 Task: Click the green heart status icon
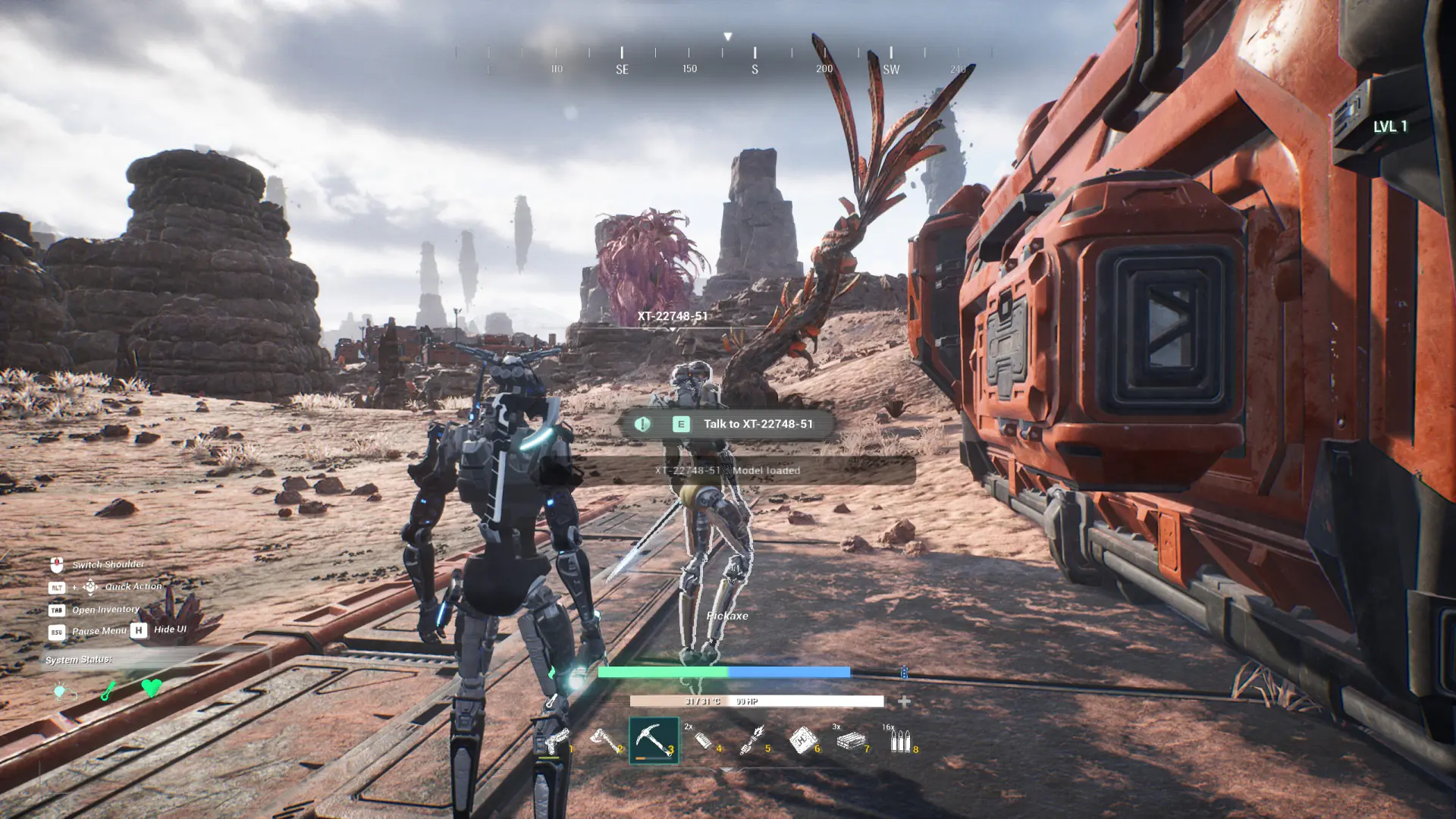coord(152,688)
